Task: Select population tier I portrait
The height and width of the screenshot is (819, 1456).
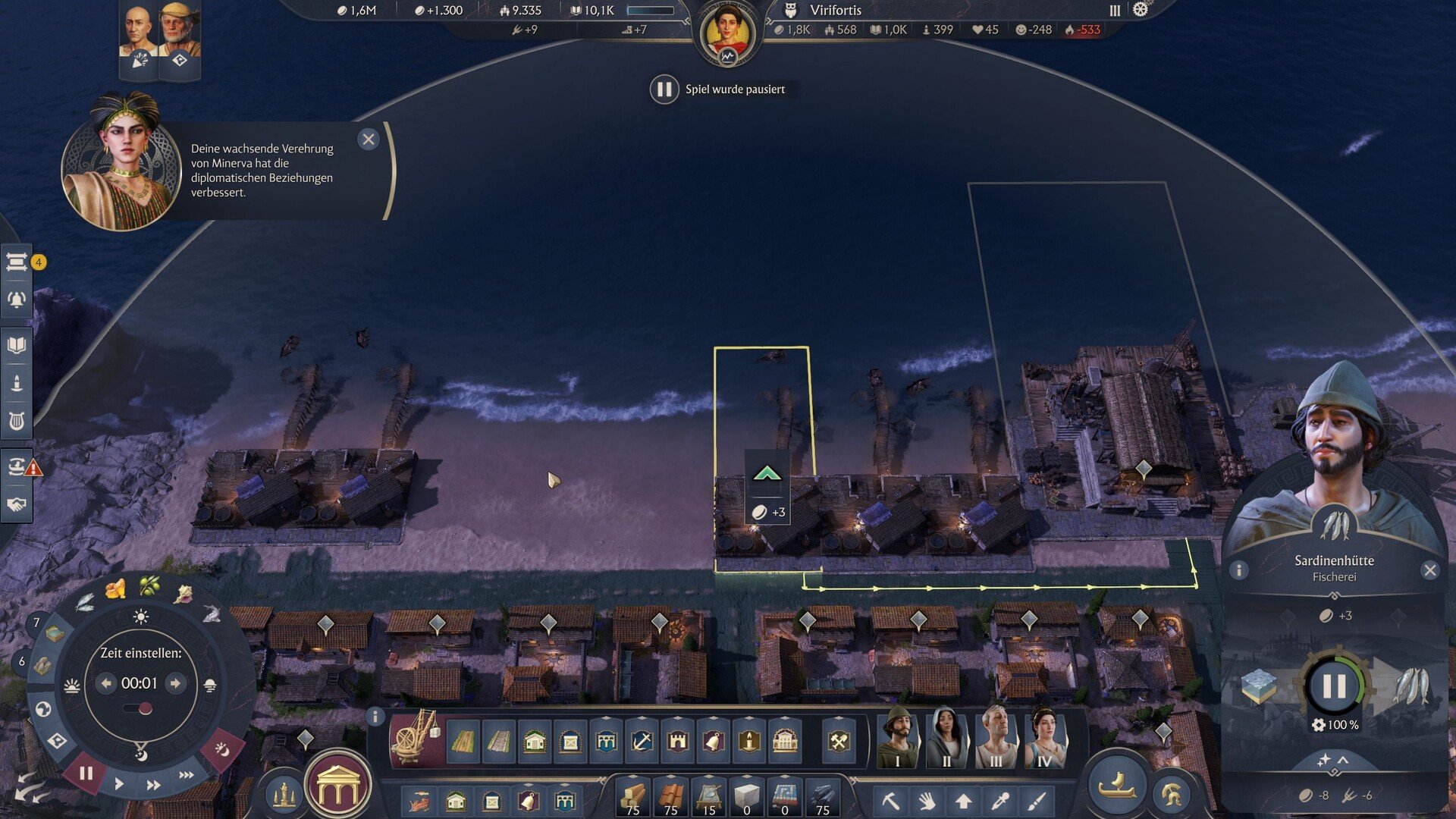Action: [898, 738]
